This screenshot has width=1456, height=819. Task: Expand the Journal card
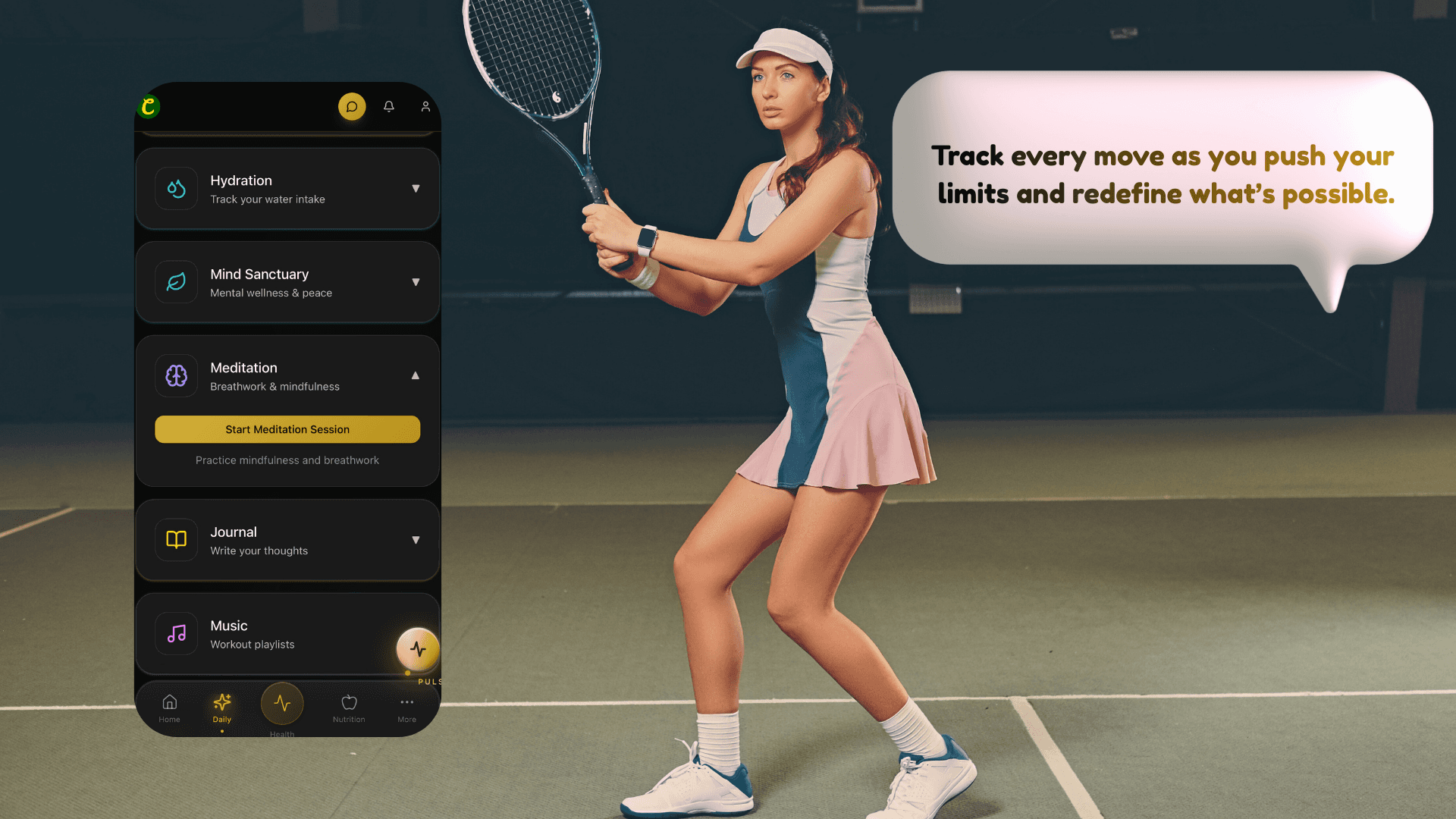[416, 540]
